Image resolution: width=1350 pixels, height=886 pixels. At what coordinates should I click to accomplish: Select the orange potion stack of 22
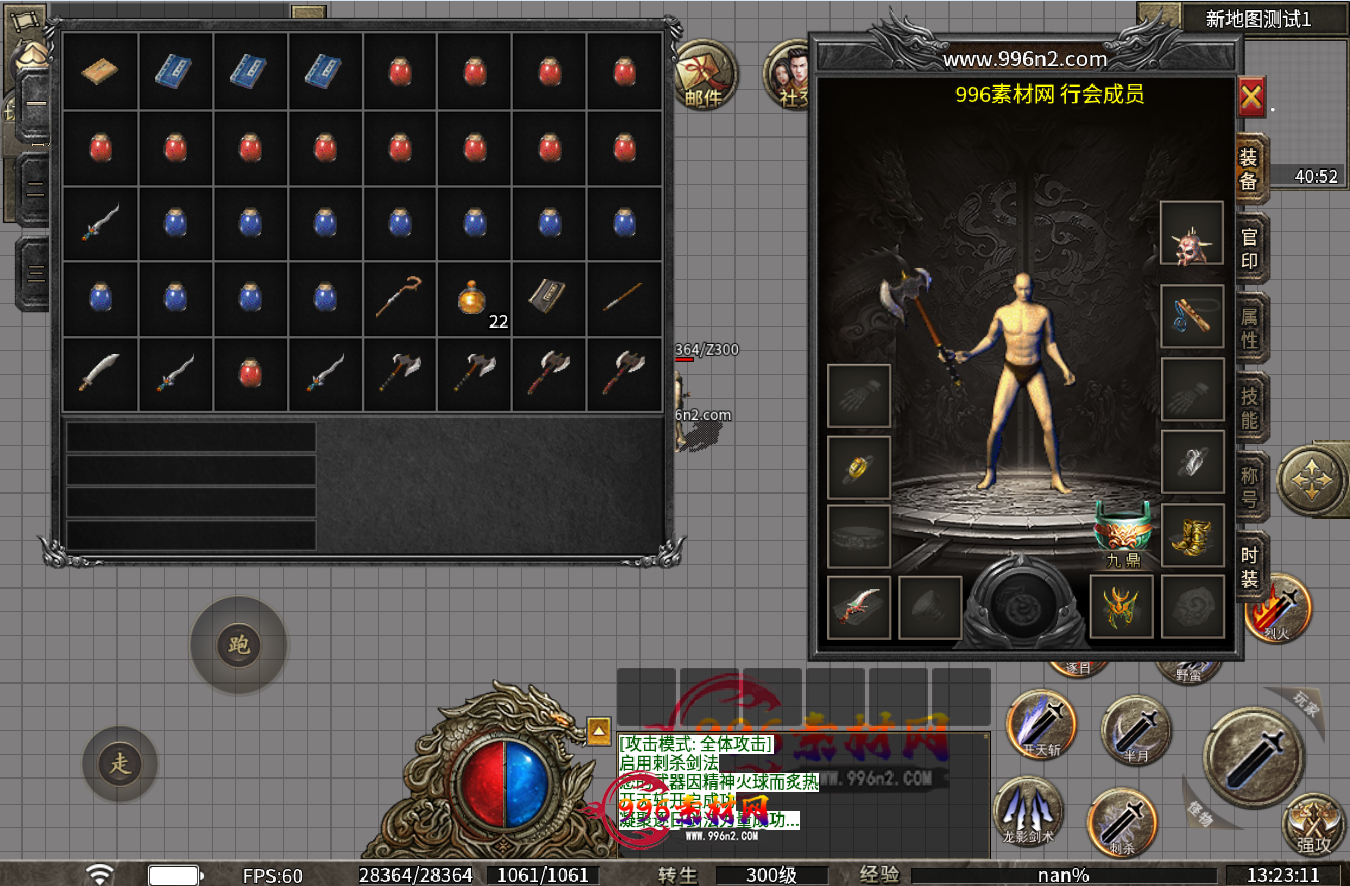pos(474,299)
